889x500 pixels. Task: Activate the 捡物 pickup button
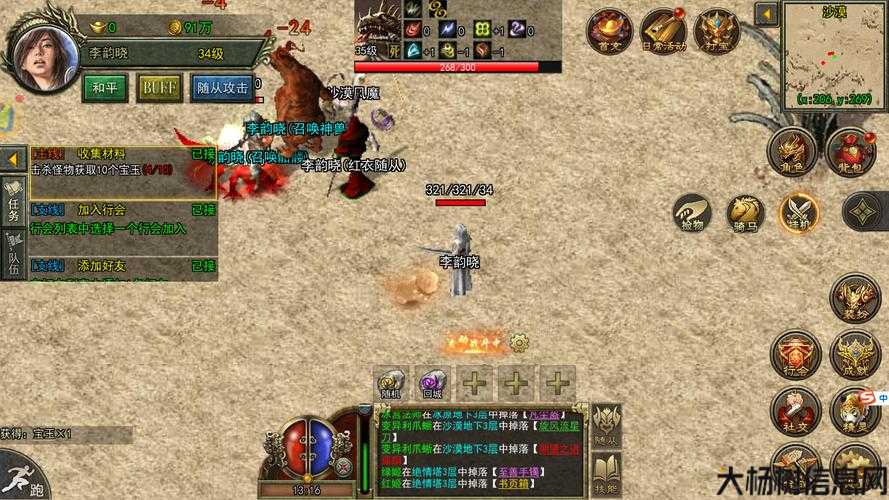[x=692, y=212]
